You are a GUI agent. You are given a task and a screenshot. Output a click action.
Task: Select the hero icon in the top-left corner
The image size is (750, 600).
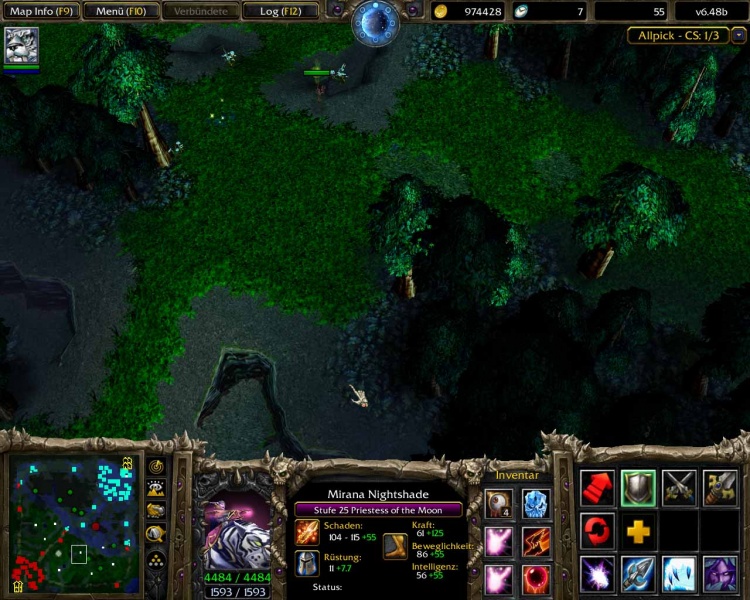pyautogui.click(x=21, y=46)
